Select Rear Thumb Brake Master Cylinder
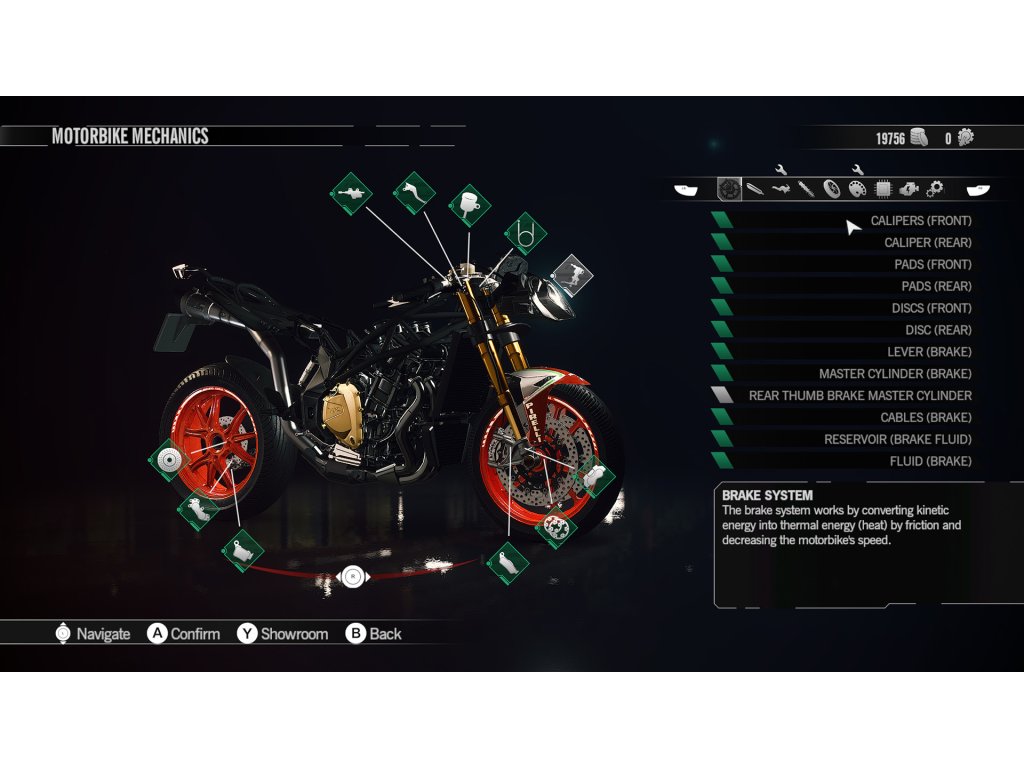1024x768 pixels. click(860, 397)
